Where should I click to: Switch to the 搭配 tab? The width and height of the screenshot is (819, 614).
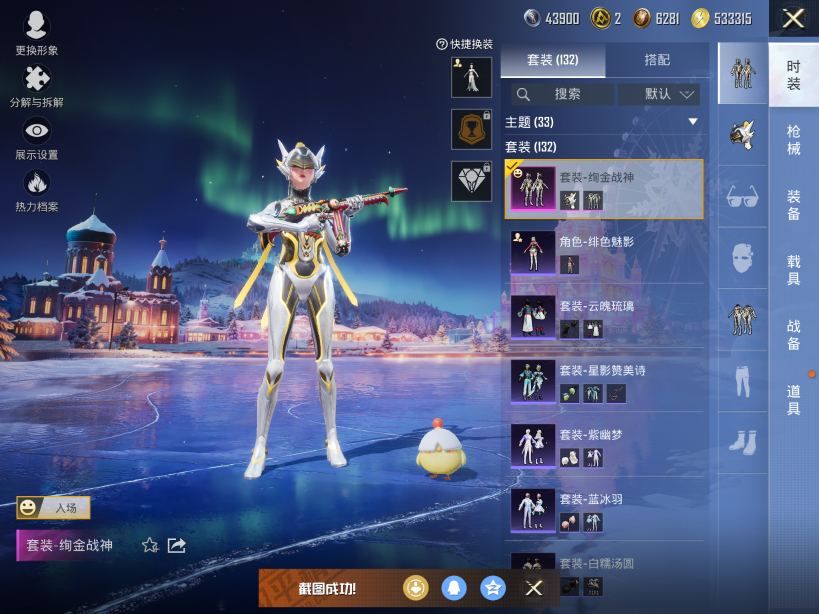657,60
